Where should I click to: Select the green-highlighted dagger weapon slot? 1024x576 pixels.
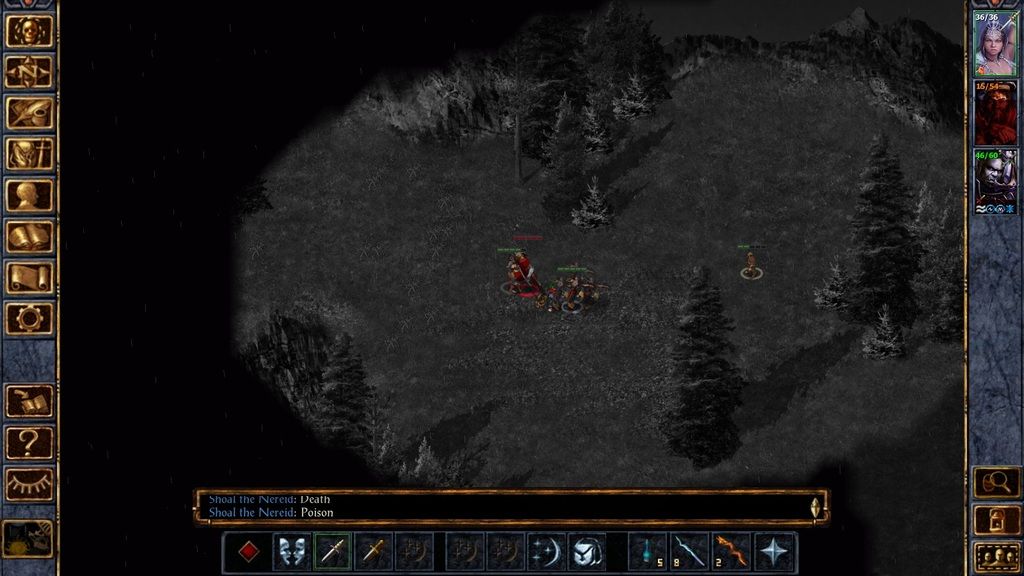click(x=333, y=552)
